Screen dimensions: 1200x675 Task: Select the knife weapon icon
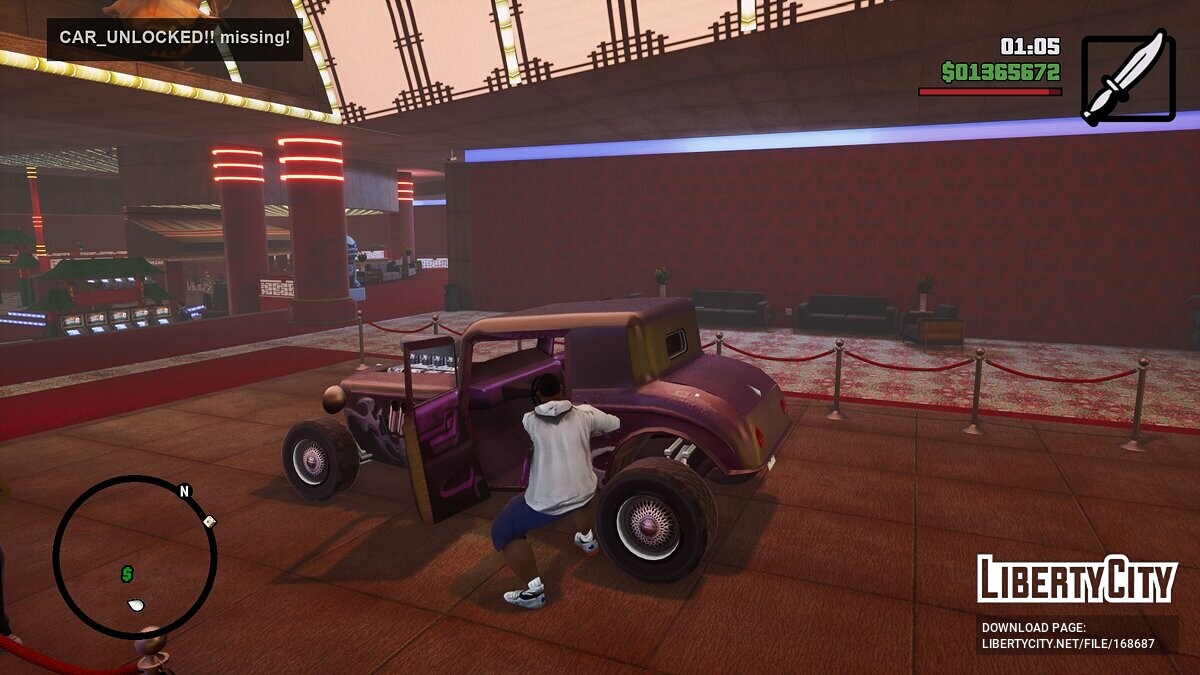(1128, 78)
